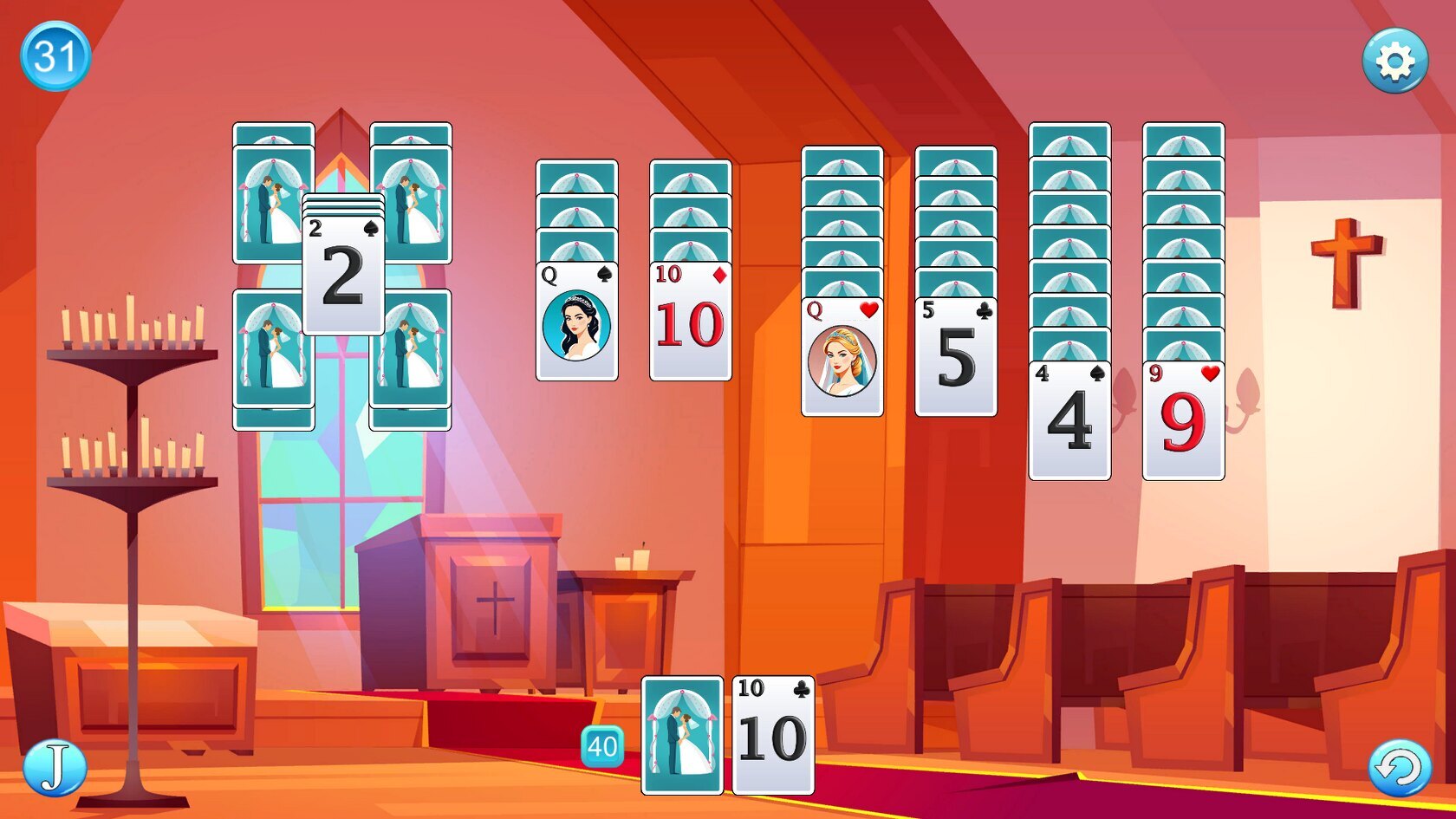Image resolution: width=1456 pixels, height=819 pixels.
Task: Choose the 10 of diamonds card
Action: click(x=690, y=322)
